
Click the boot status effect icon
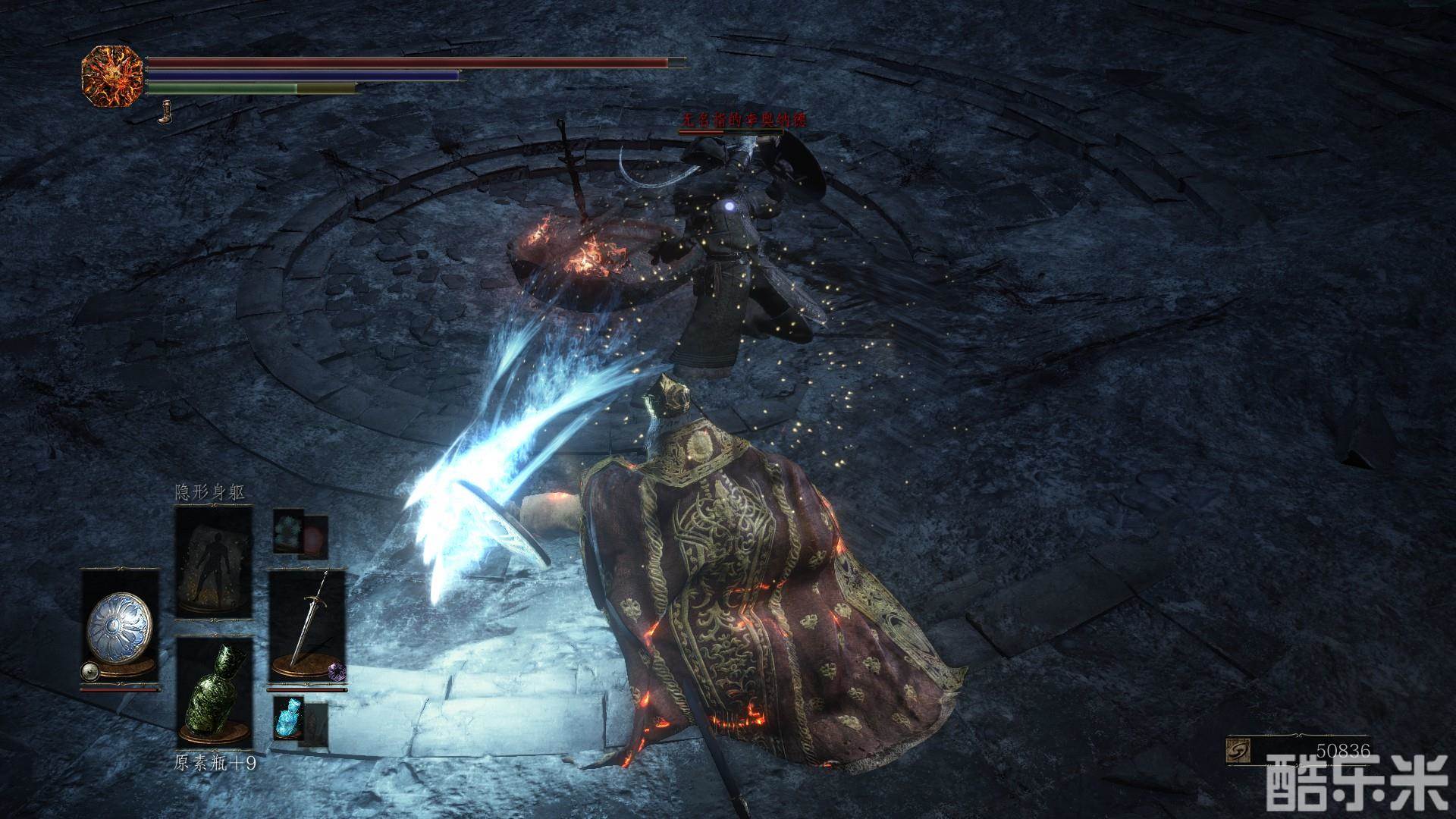coord(164,115)
